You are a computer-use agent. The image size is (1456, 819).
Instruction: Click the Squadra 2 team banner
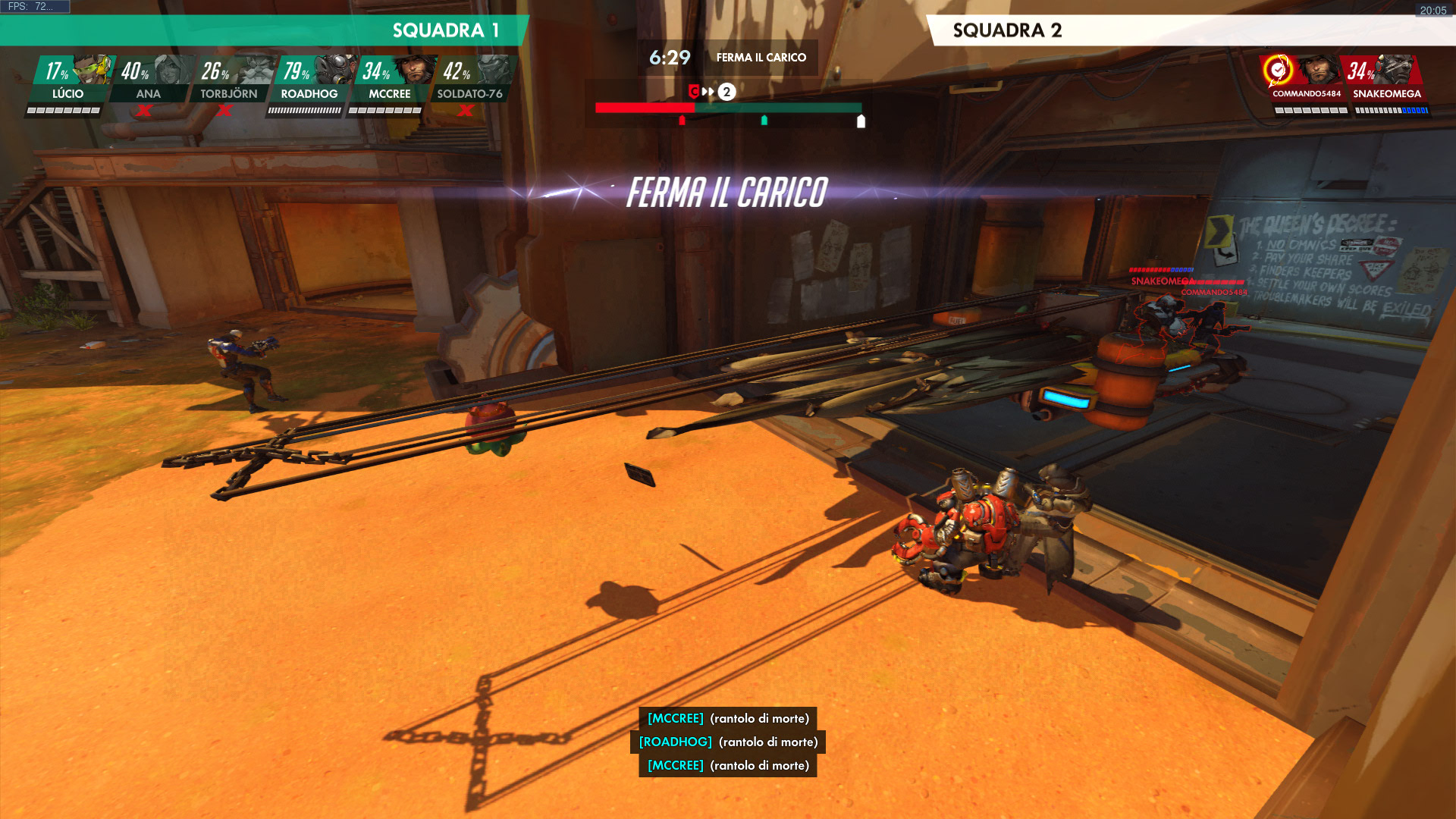pyautogui.click(x=1191, y=30)
